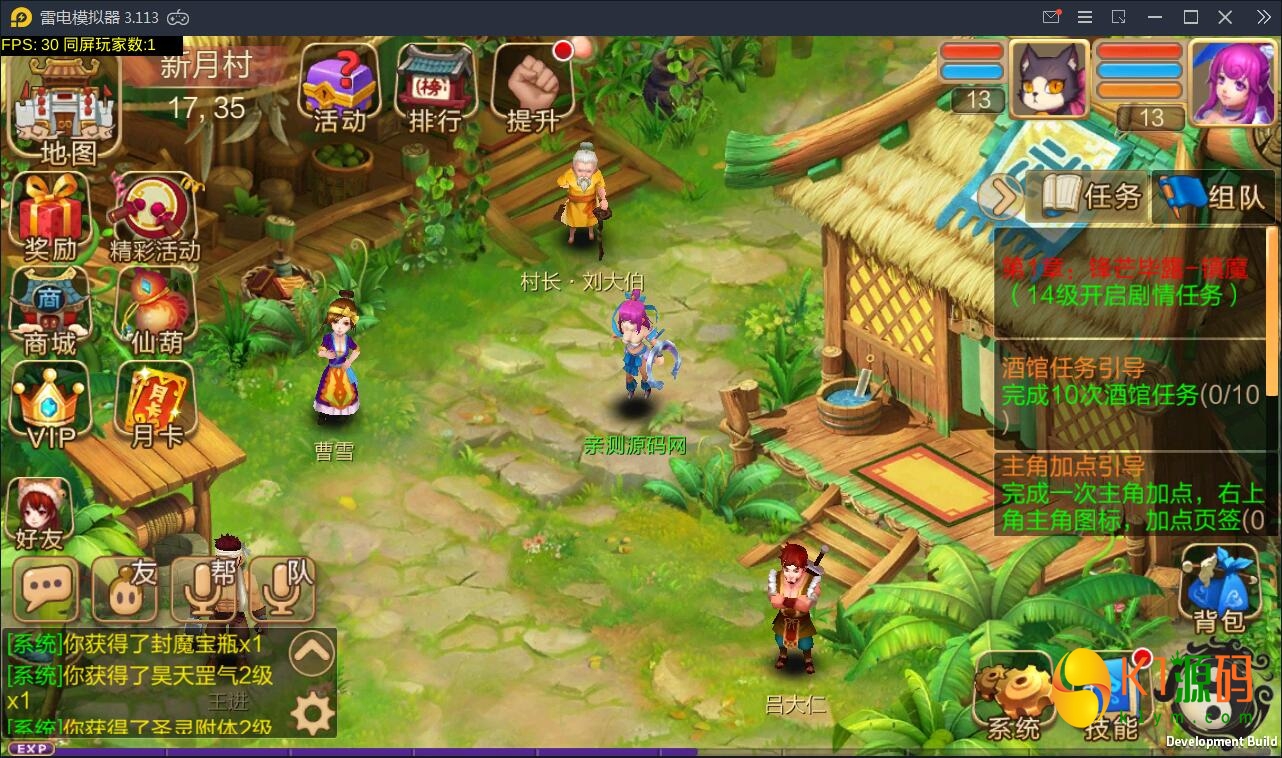Open the 提升 fist icon
The image size is (1282, 758).
pos(532,88)
